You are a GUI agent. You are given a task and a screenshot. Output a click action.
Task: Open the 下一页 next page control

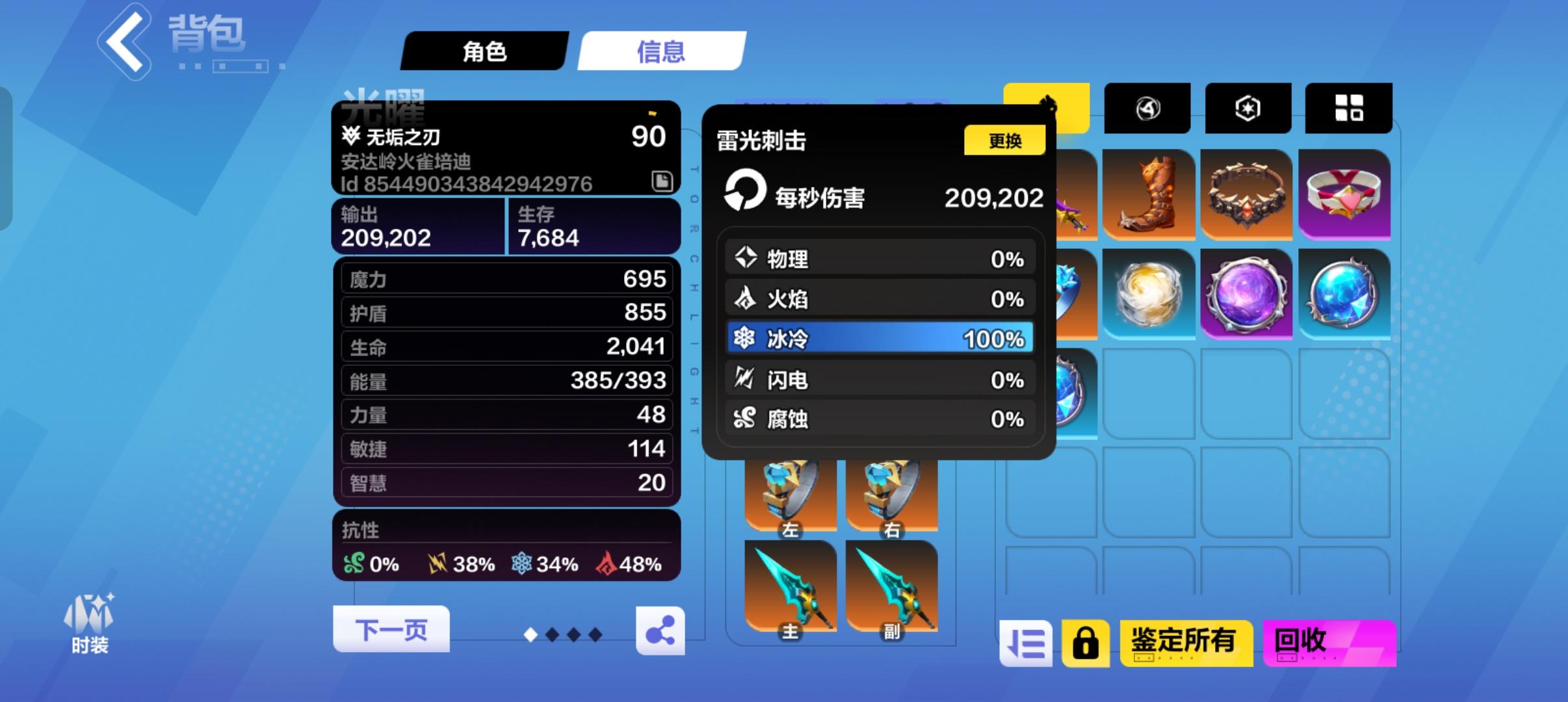[391, 627]
